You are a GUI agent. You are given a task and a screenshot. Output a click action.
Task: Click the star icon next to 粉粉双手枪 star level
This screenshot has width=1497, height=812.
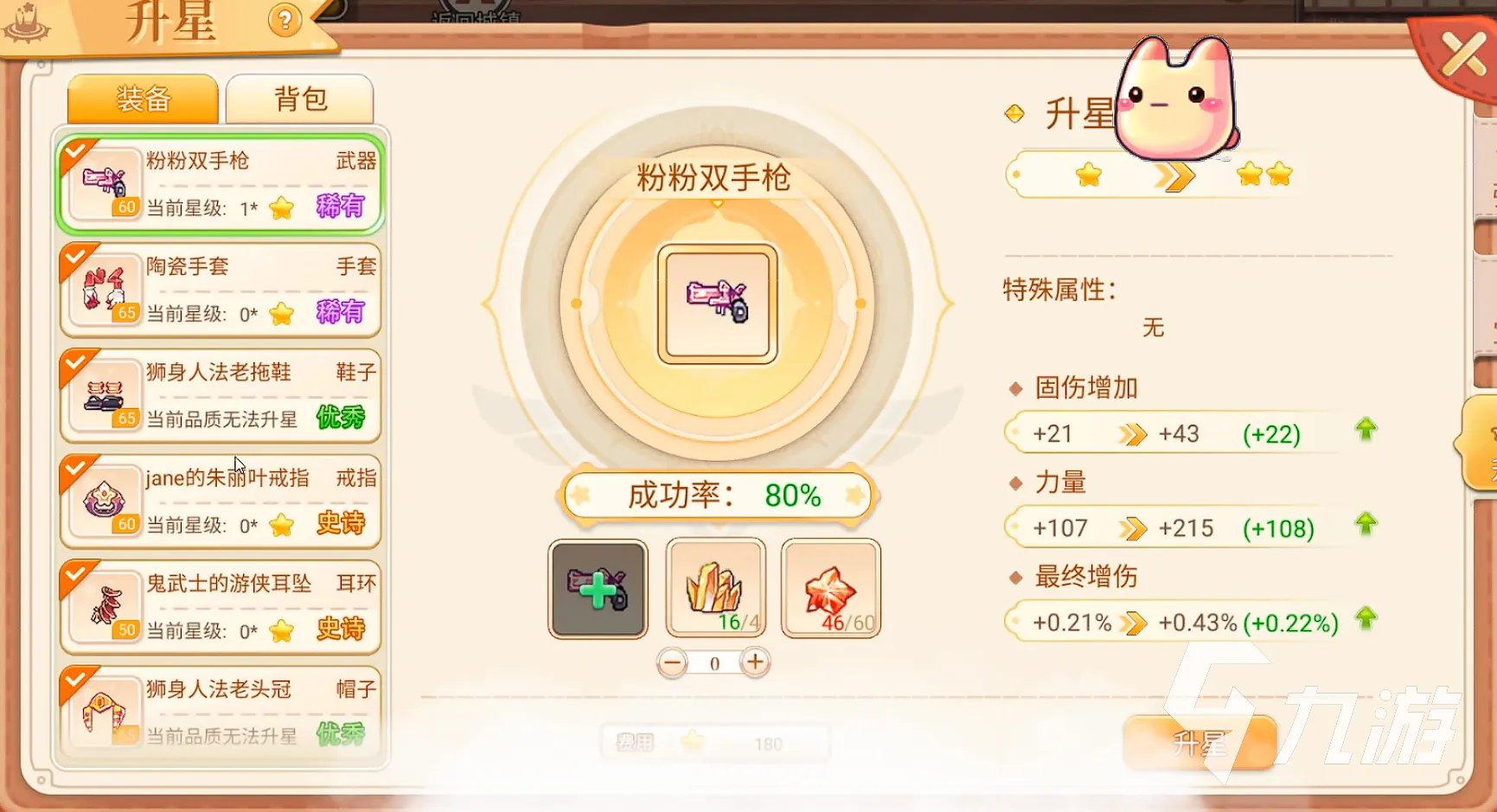click(281, 208)
